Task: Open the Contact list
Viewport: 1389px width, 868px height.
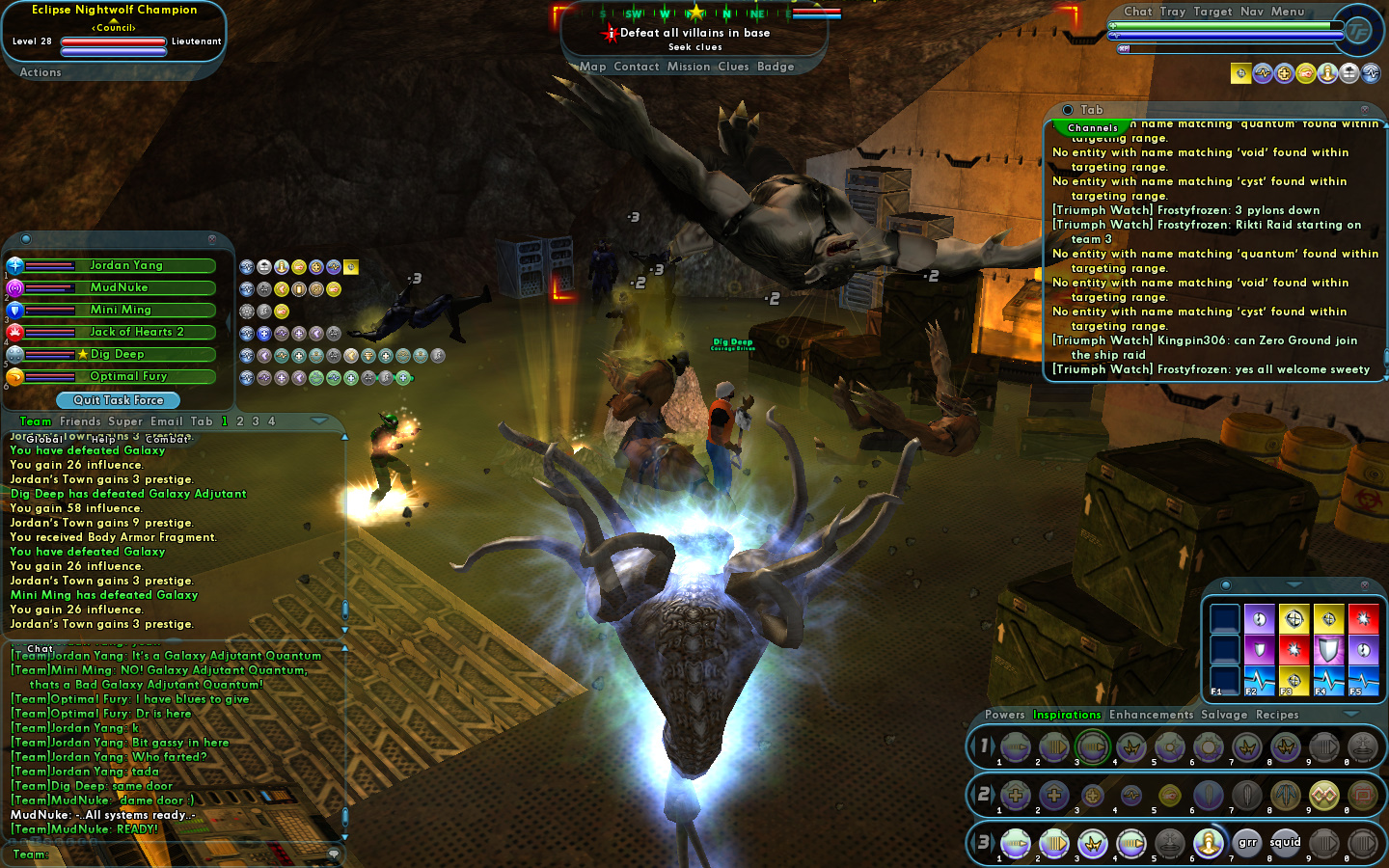Action: click(636, 67)
